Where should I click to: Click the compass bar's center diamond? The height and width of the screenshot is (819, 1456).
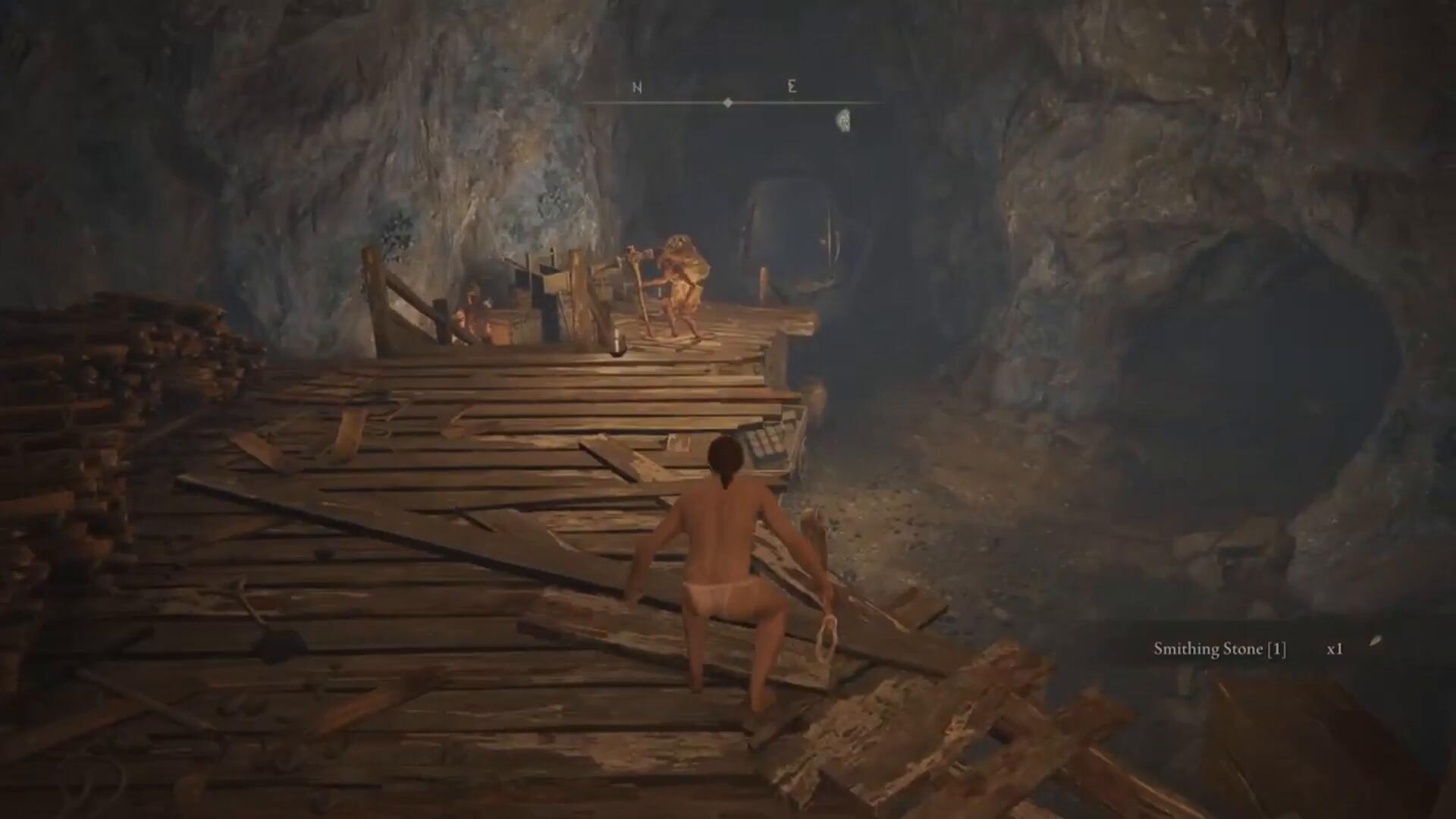coord(728,102)
